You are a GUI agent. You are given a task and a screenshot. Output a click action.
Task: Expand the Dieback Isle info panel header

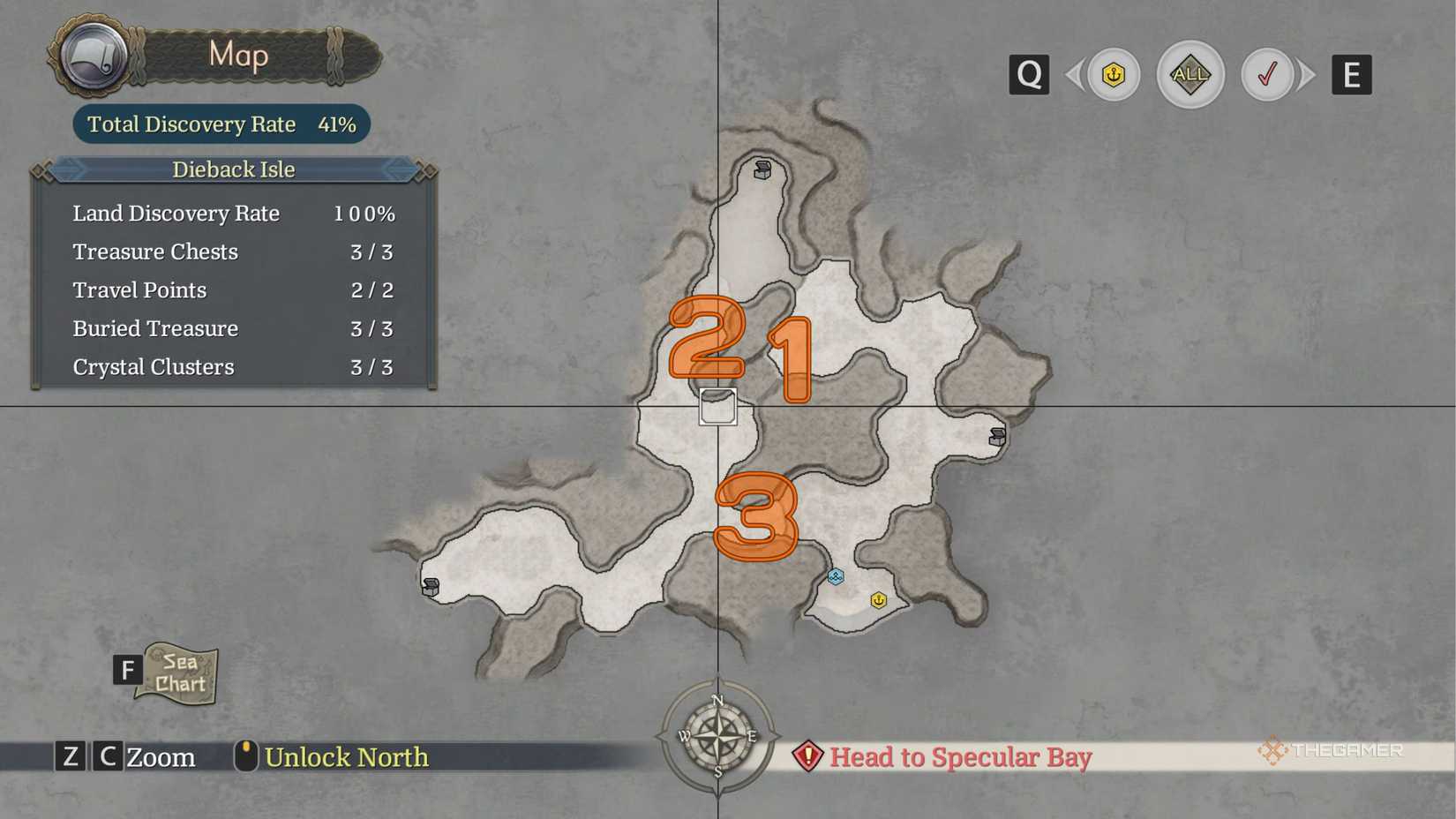(x=232, y=169)
